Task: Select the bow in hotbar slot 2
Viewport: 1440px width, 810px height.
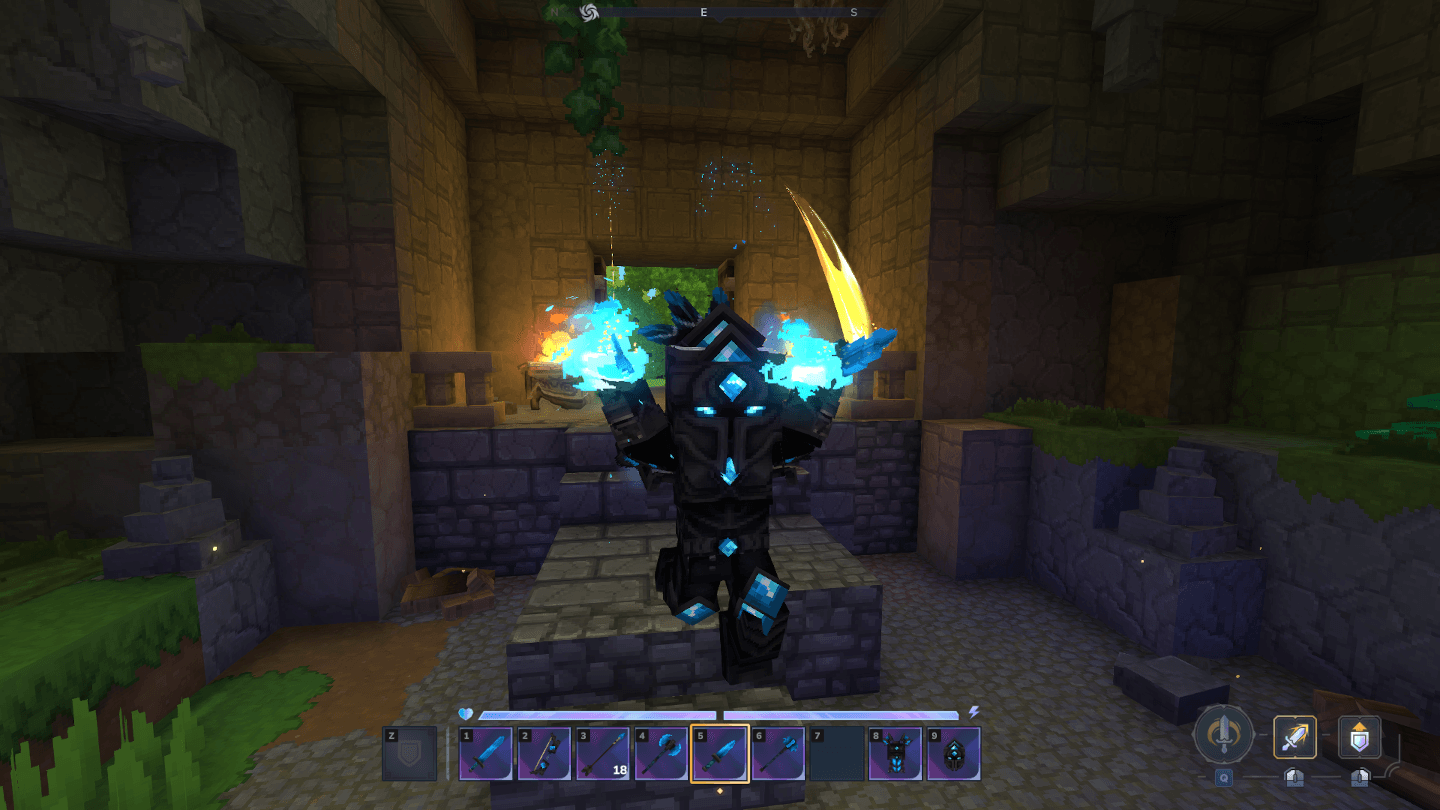Action: click(545, 754)
